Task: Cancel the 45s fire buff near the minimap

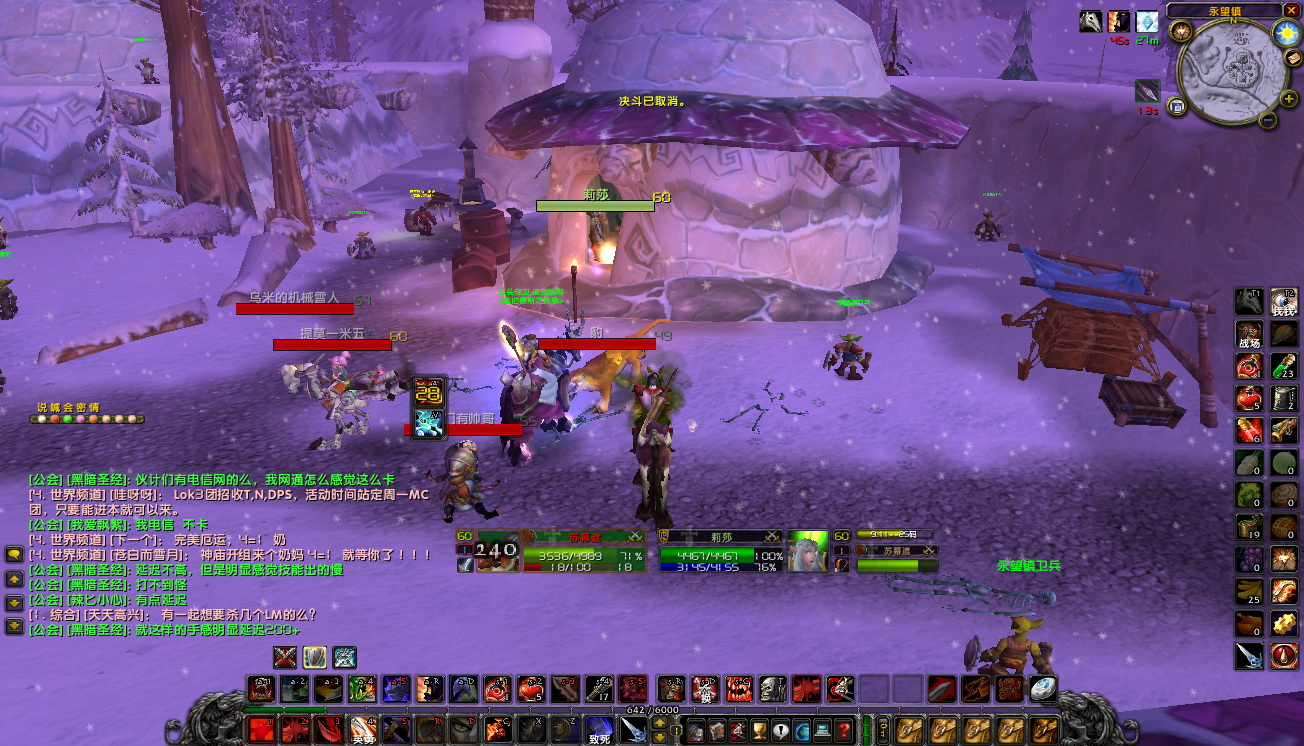Action: [1118, 23]
